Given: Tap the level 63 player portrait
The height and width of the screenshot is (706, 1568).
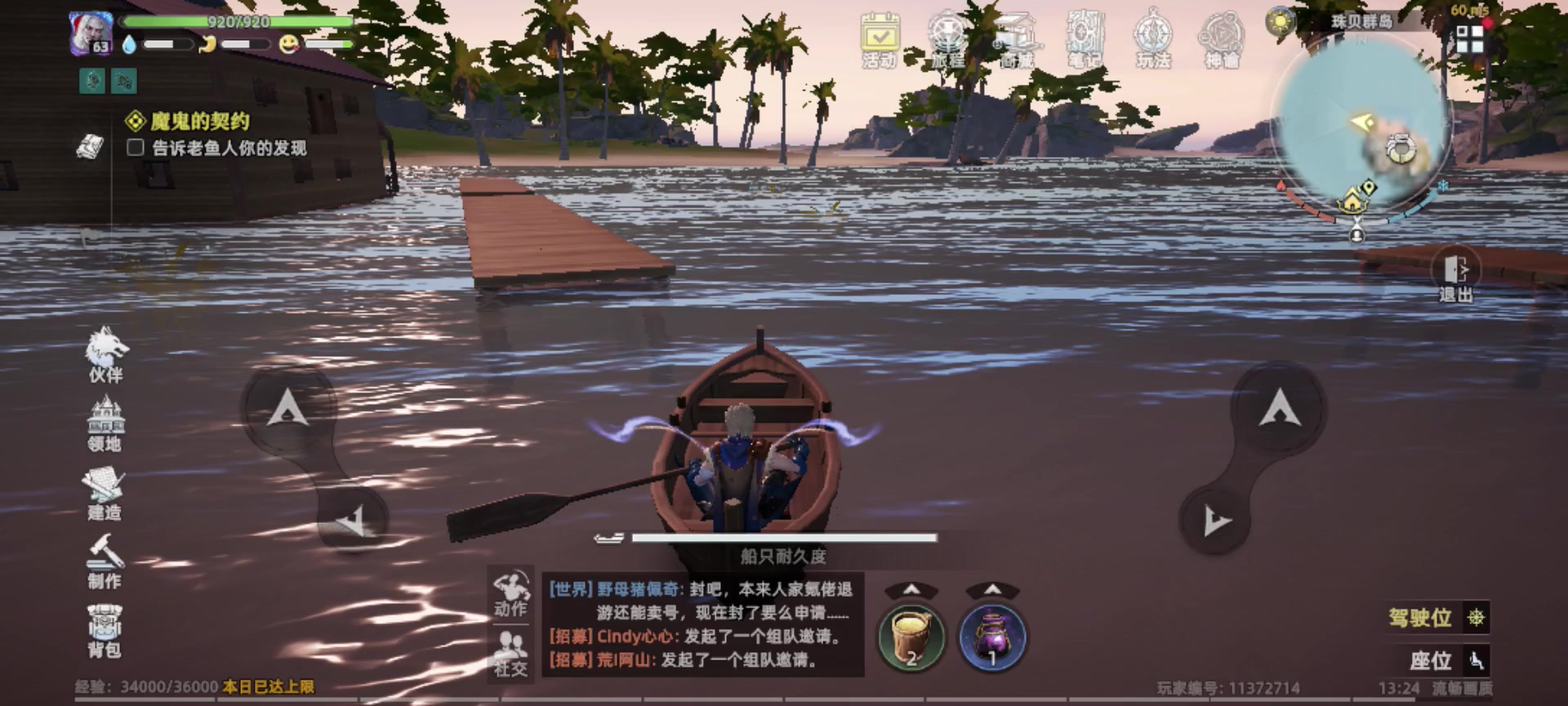Looking at the screenshot, I should pyautogui.click(x=92, y=33).
